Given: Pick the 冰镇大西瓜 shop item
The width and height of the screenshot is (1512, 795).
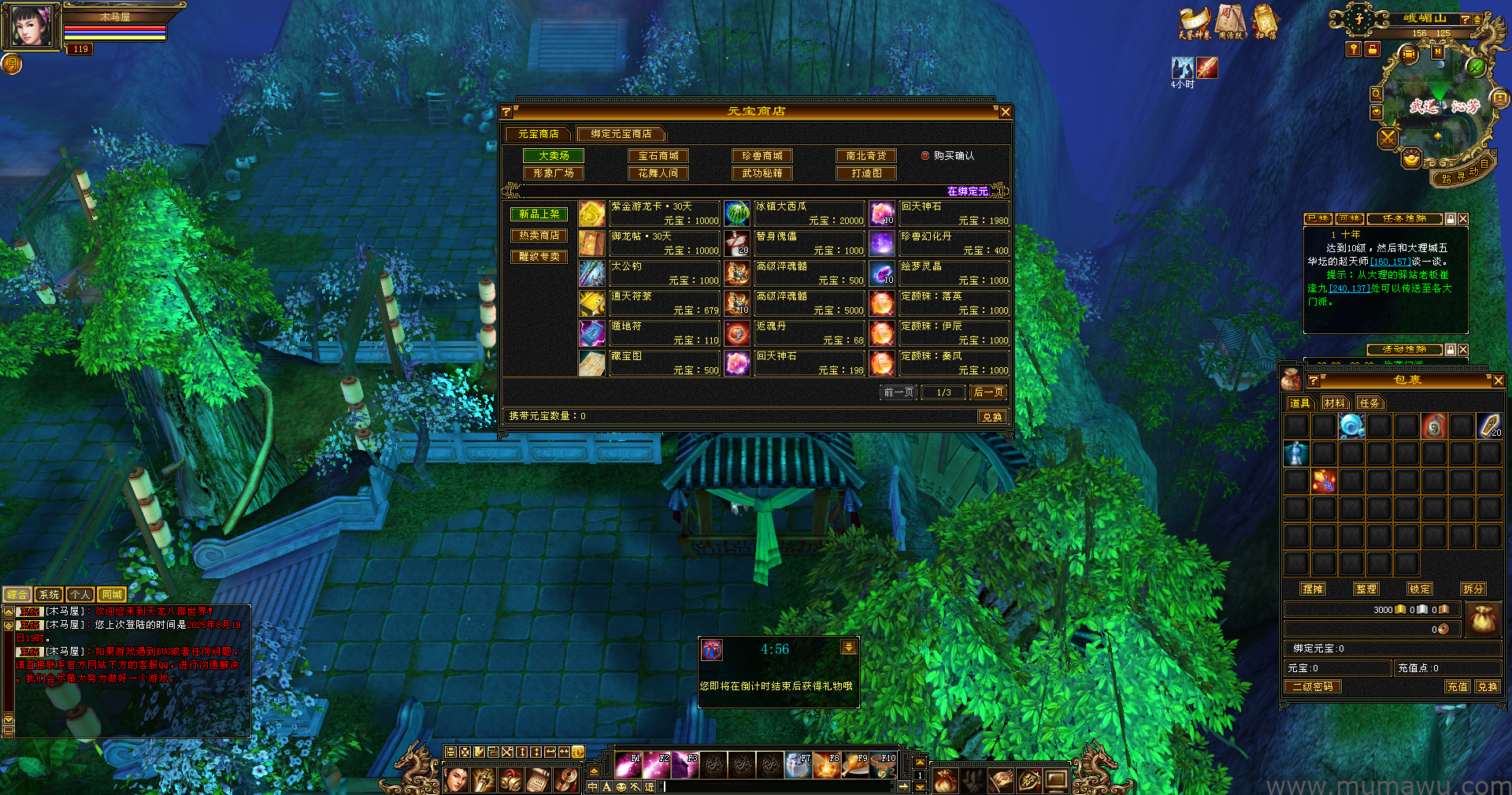Looking at the screenshot, I should point(809,214).
